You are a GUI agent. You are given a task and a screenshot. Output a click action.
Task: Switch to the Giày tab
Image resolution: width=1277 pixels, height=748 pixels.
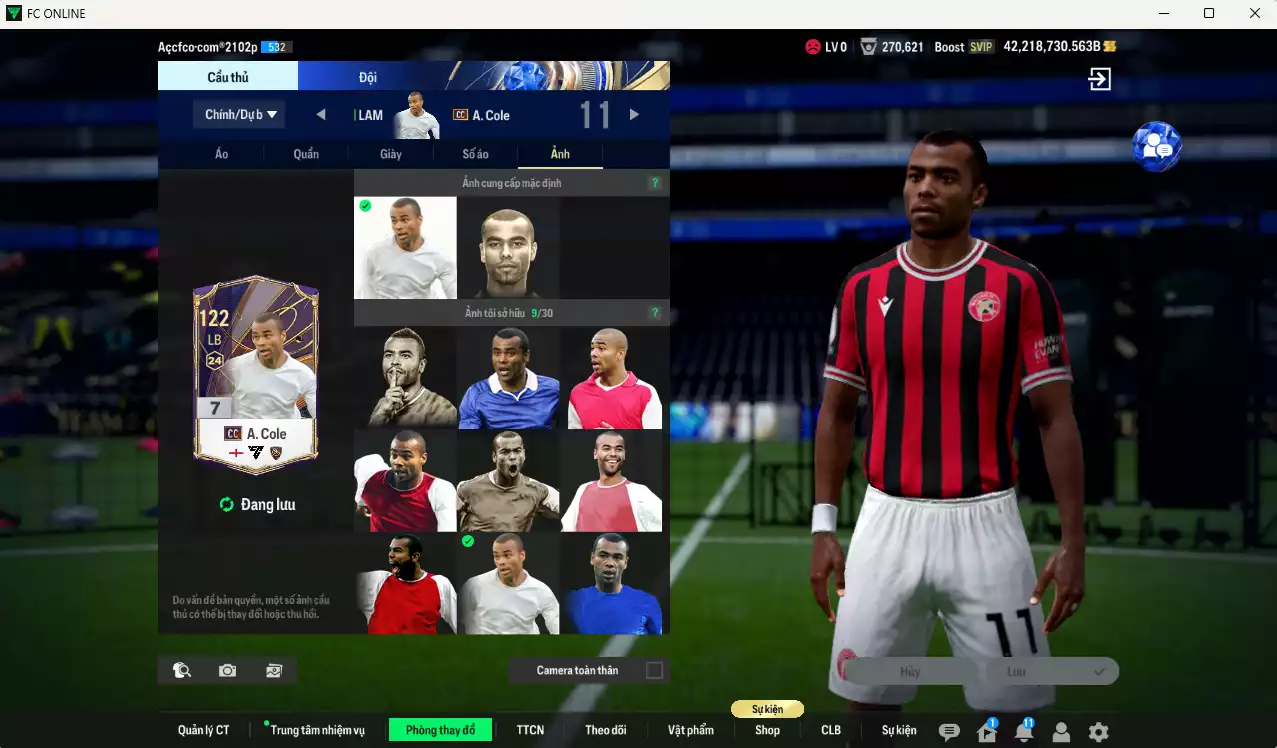tap(391, 154)
